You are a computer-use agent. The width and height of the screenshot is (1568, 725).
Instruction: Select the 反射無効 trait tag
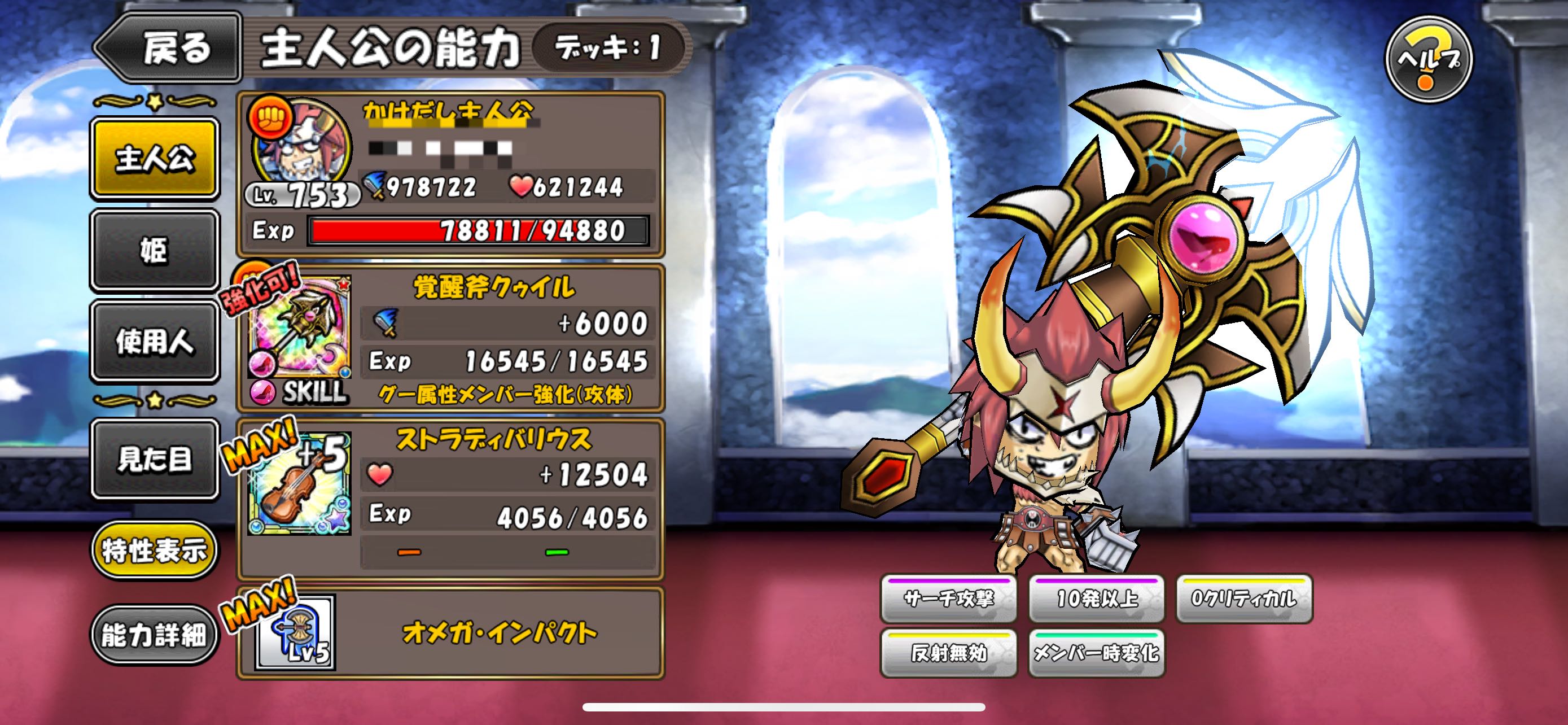pos(948,653)
